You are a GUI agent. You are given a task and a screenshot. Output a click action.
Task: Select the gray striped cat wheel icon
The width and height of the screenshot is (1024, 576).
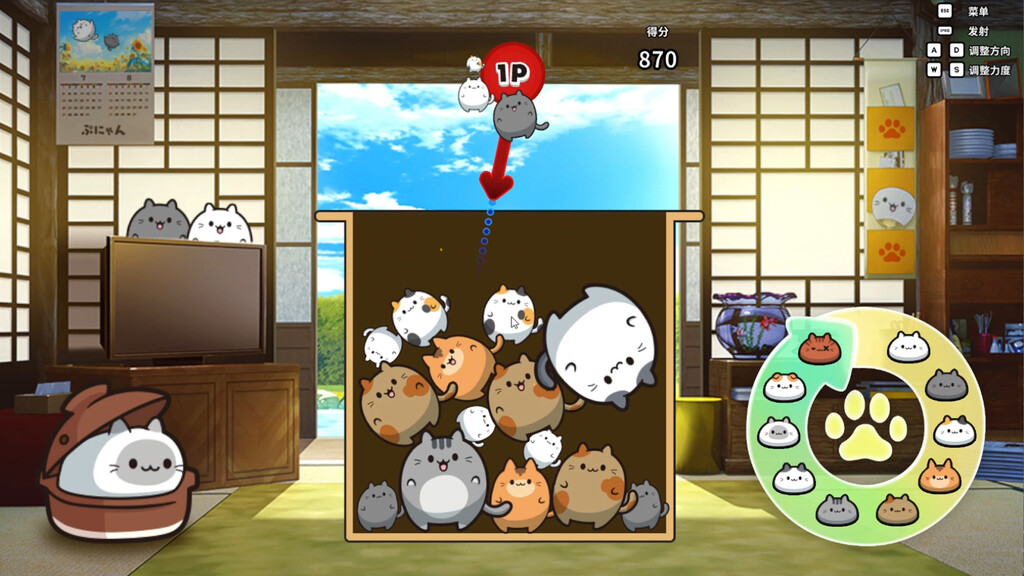click(x=837, y=510)
